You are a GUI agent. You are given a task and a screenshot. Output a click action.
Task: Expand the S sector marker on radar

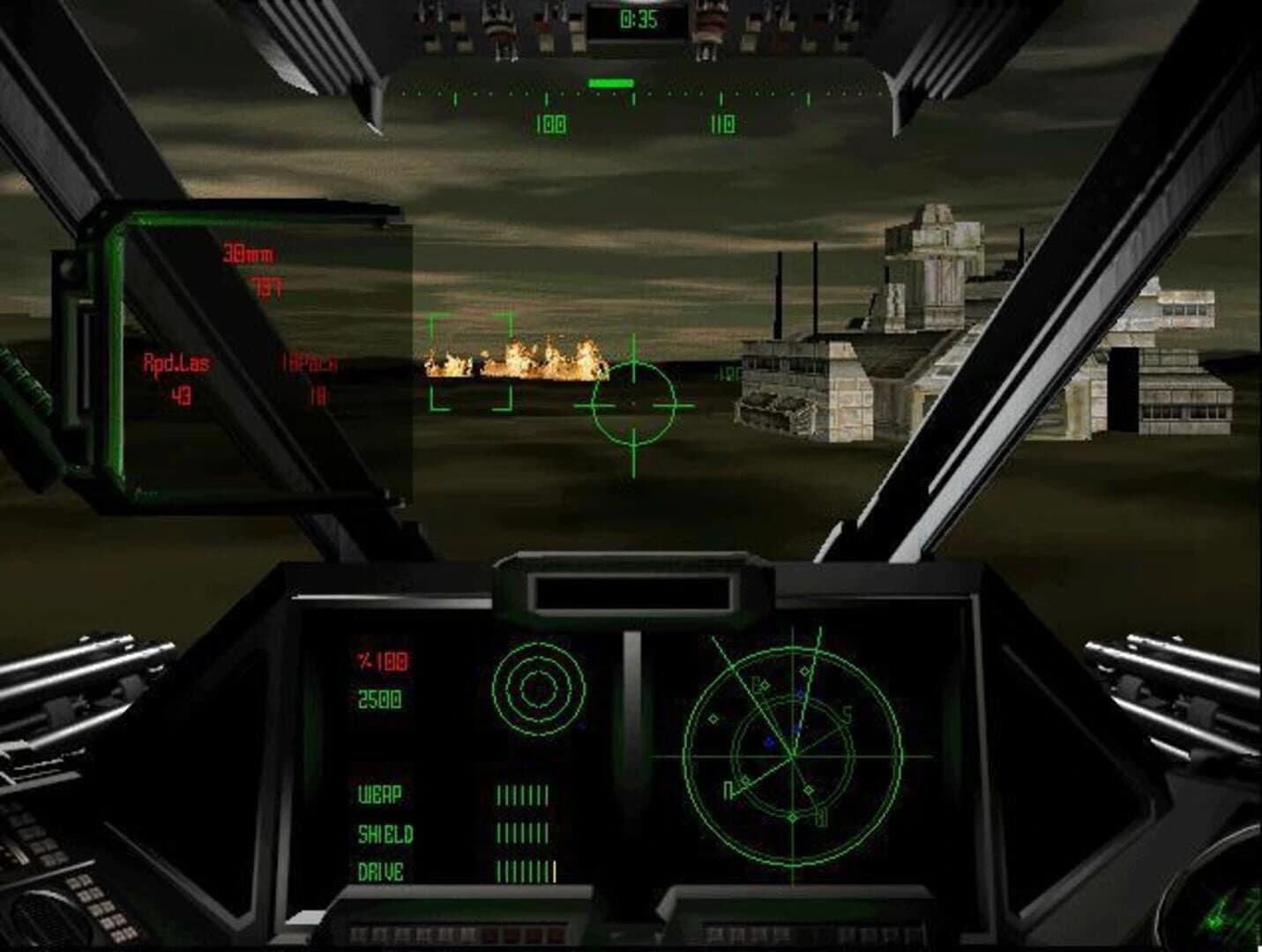[848, 713]
